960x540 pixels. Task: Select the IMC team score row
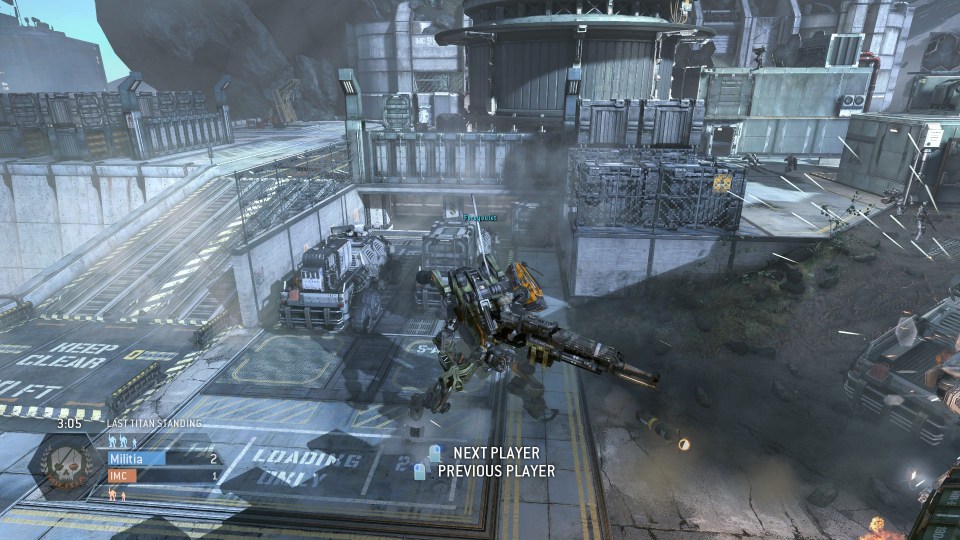pos(164,477)
